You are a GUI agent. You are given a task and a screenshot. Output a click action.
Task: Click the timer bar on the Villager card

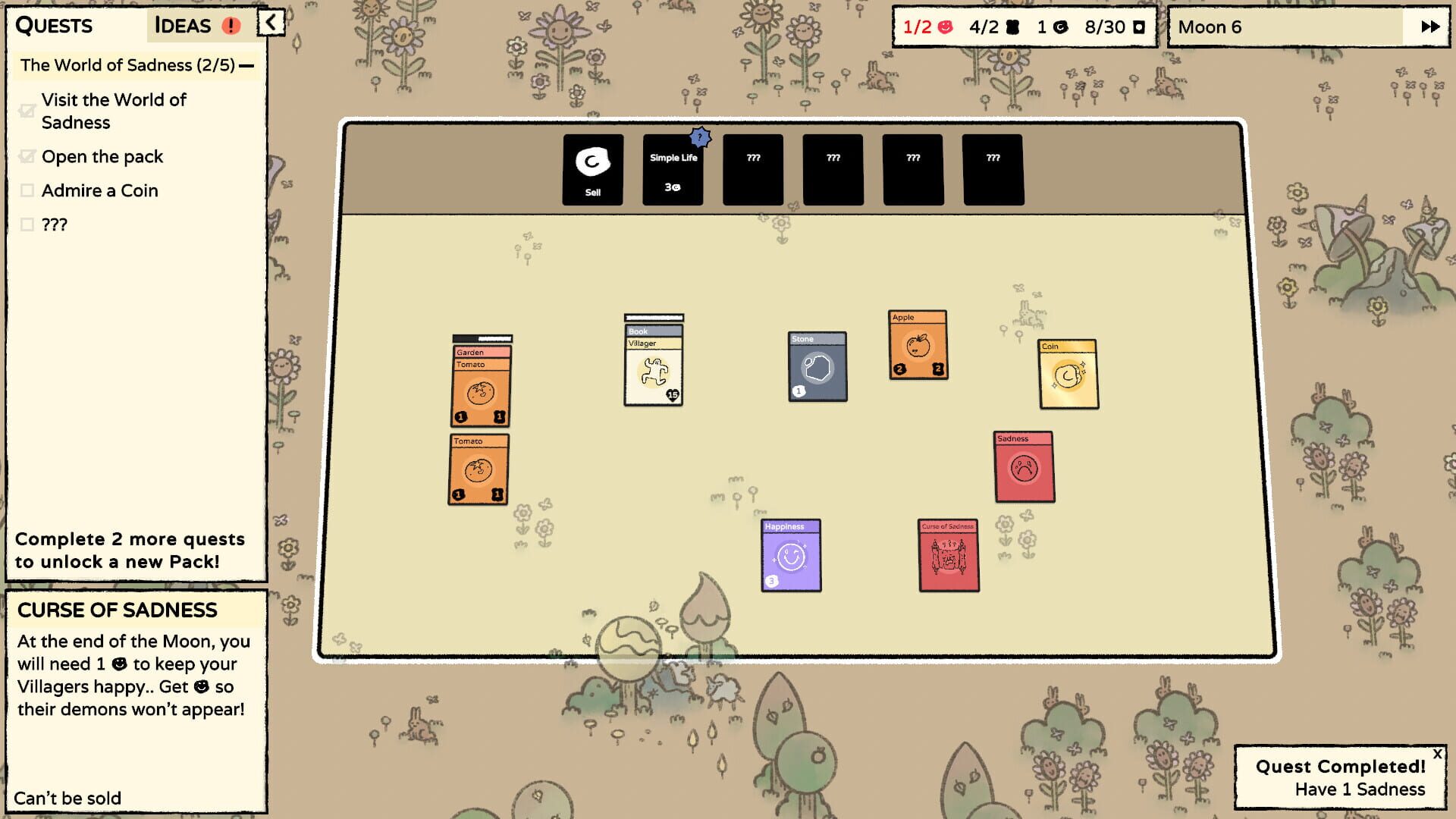653,318
